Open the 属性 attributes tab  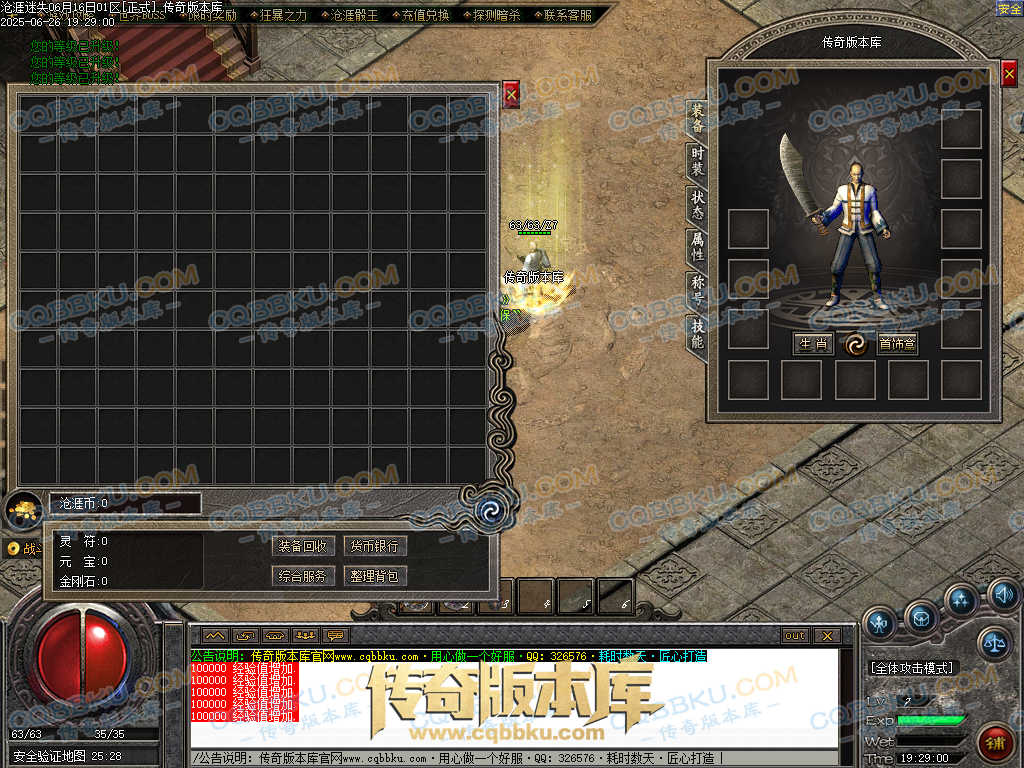click(x=697, y=247)
